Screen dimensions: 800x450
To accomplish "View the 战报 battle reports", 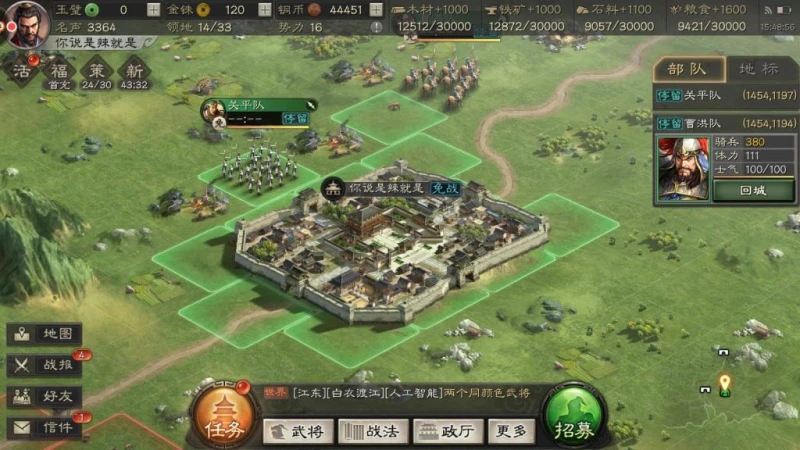I will point(45,365).
